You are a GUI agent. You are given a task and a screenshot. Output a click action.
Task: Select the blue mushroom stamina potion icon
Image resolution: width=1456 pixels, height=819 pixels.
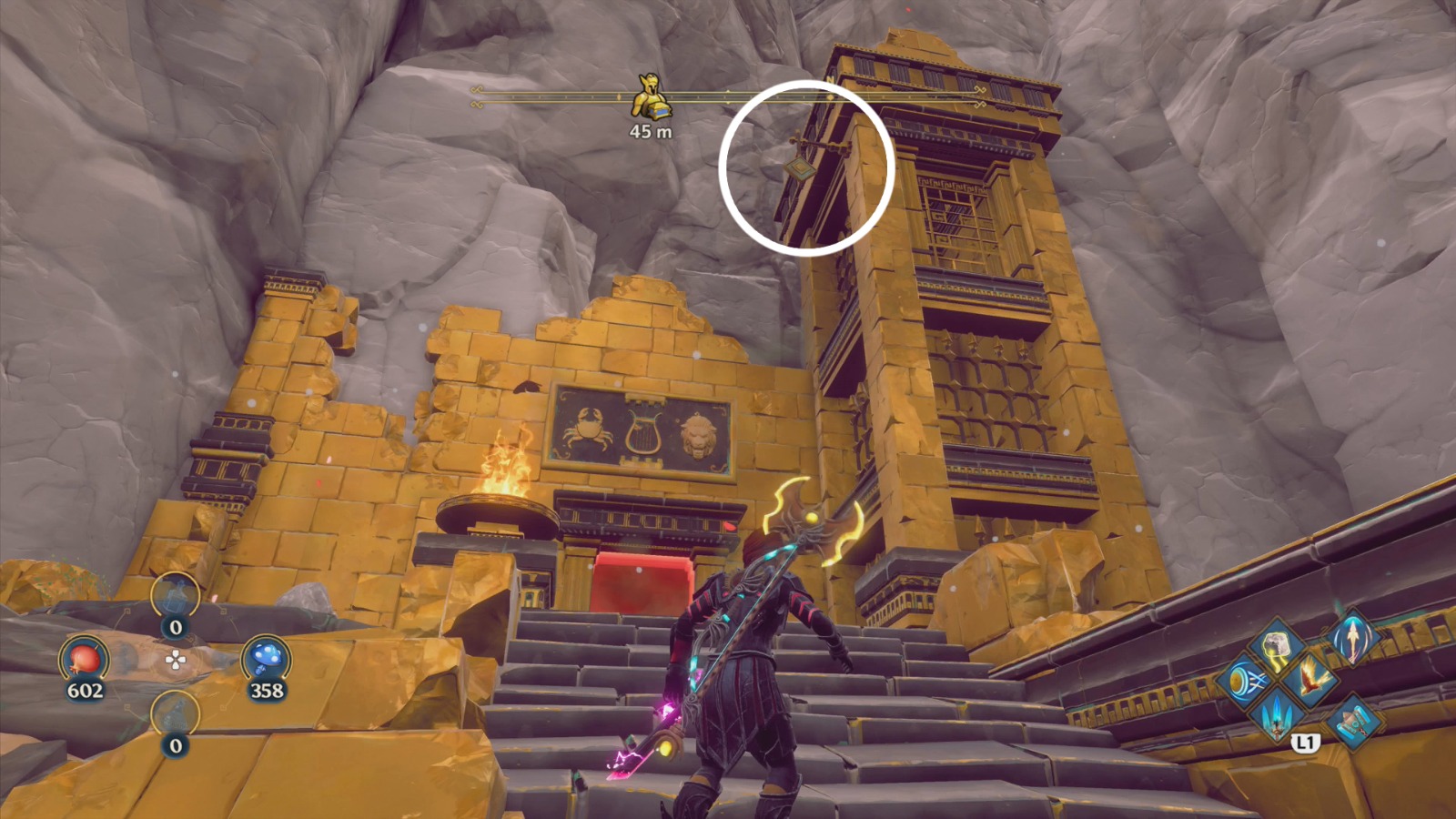267,658
